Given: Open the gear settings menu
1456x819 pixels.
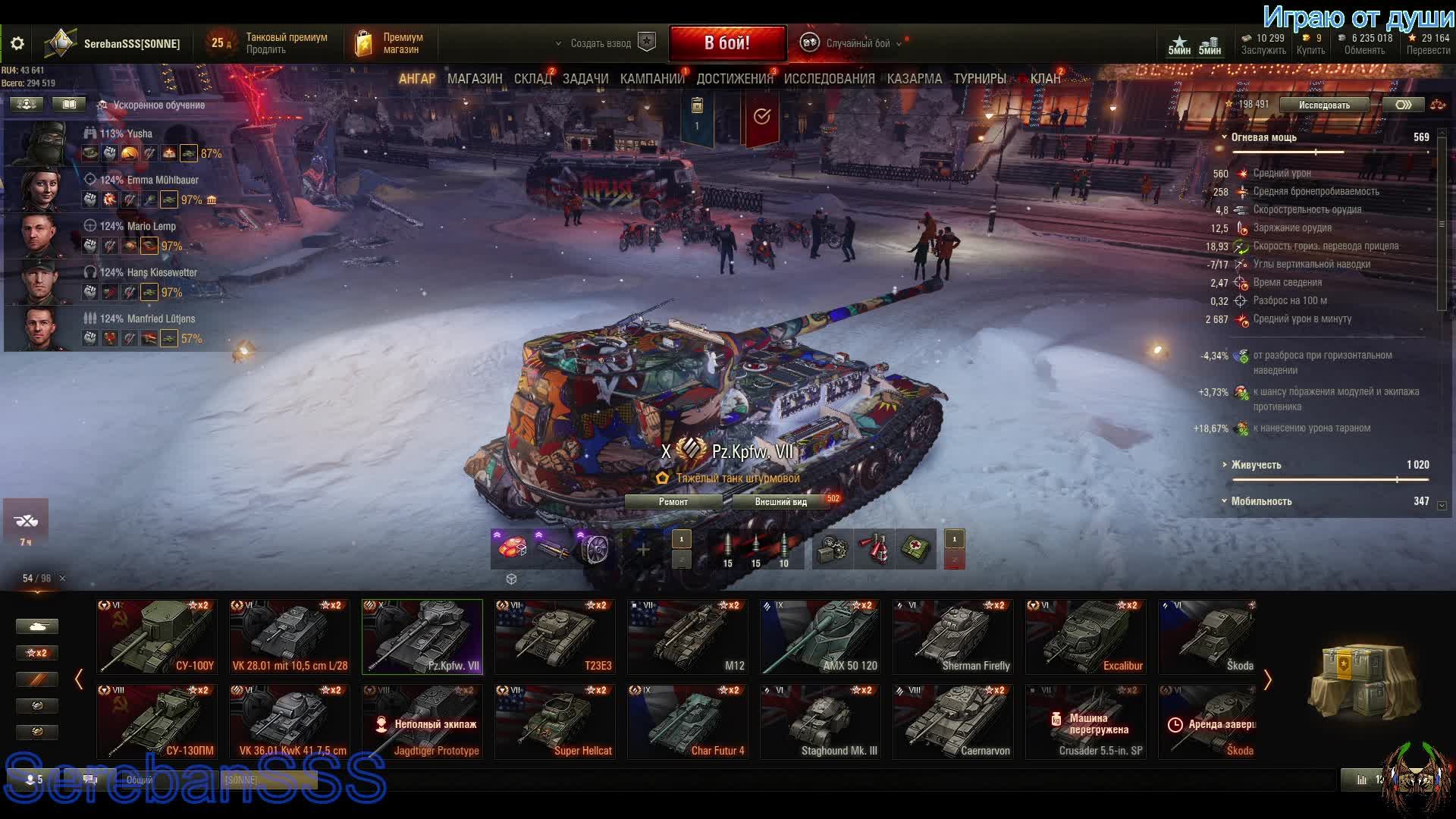Looking at the screenshot, I should point(17,44).
